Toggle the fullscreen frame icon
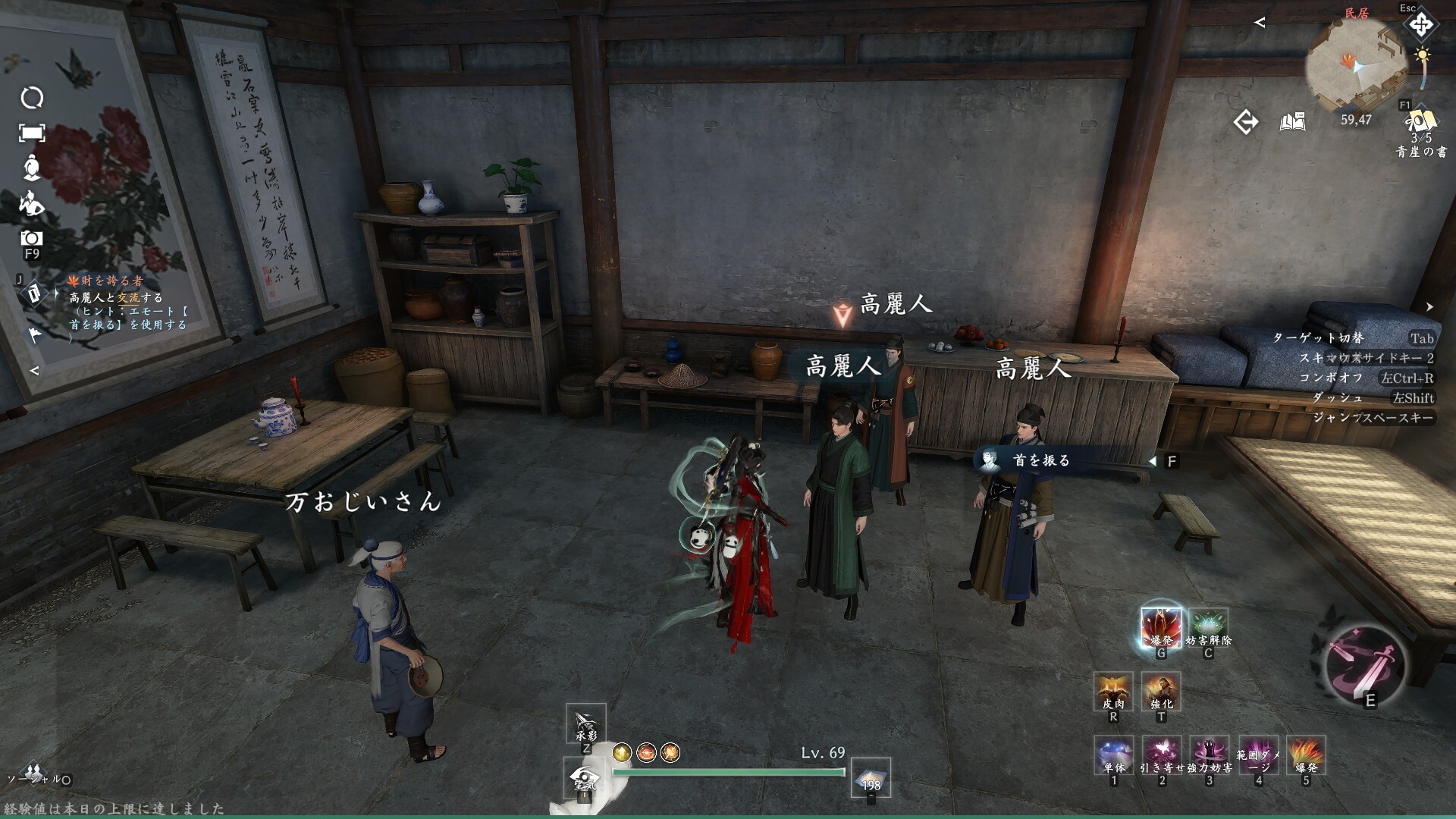The height and width of the screenshot is (819, 1456). pos(32,133)
